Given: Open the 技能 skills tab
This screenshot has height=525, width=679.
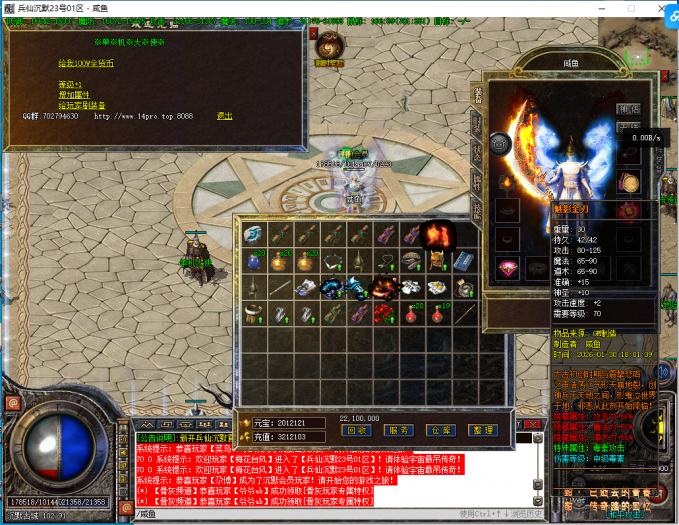Looking at the screenshot, I should click(x=477, y=209).
